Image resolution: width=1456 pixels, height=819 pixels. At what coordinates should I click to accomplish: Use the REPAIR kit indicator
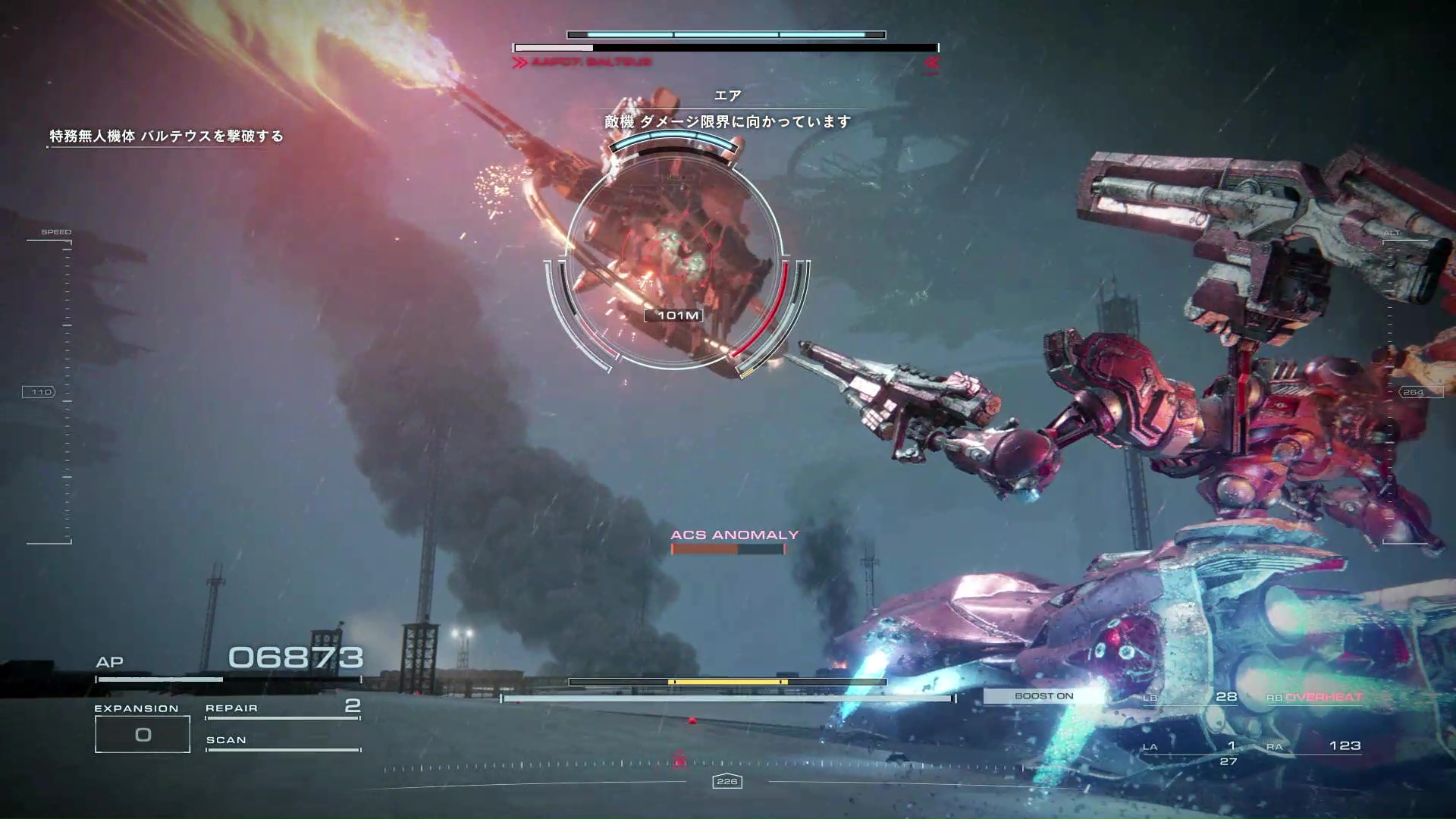tap(282, 708)
